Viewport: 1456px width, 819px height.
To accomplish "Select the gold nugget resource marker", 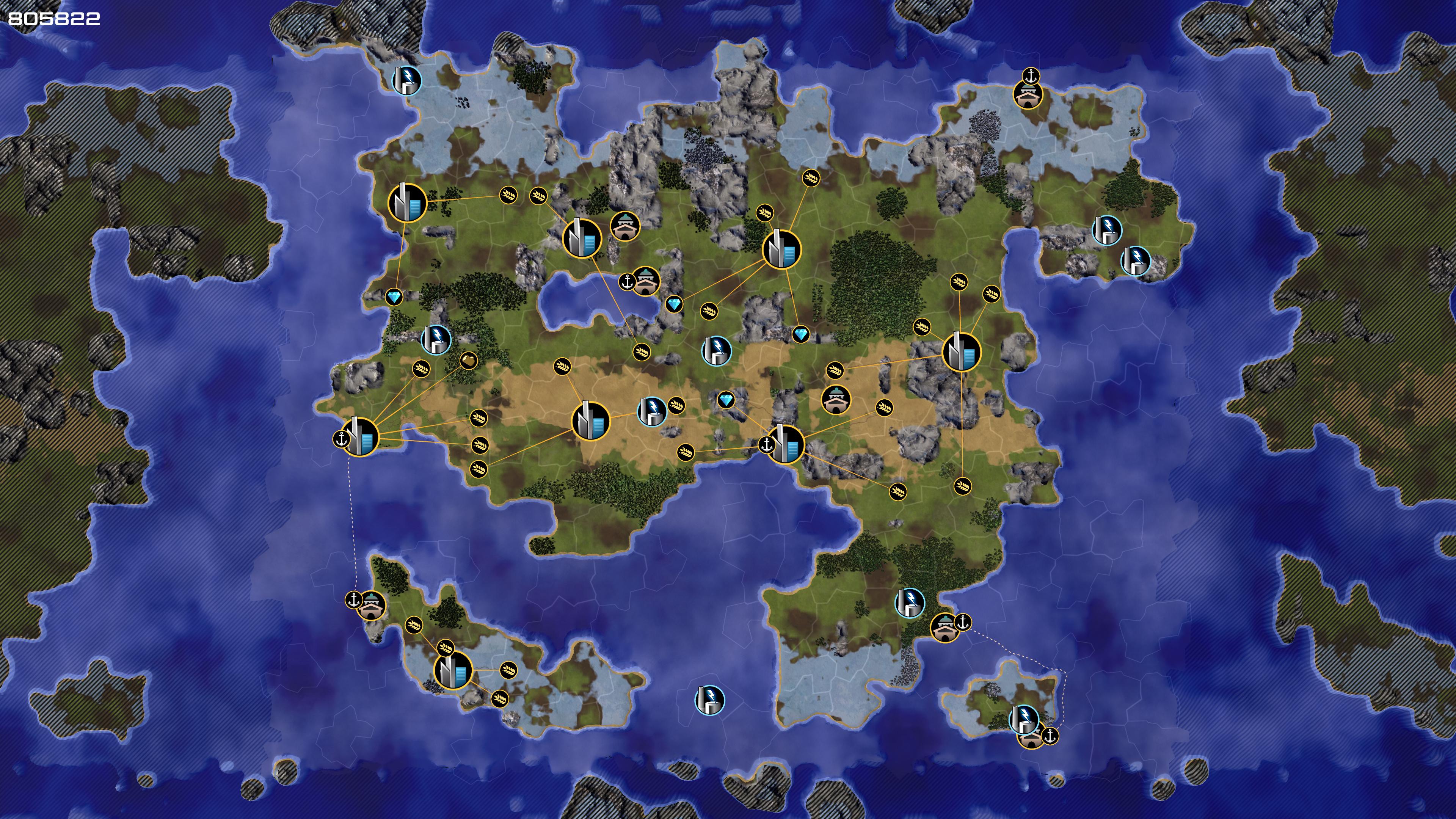I will click(469, 360).
